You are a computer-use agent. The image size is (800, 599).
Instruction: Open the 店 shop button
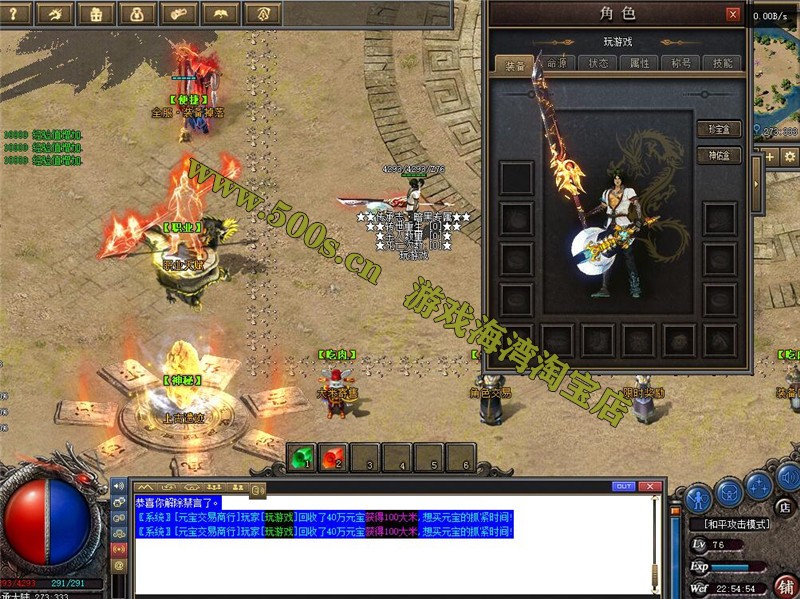pos(785,507)
